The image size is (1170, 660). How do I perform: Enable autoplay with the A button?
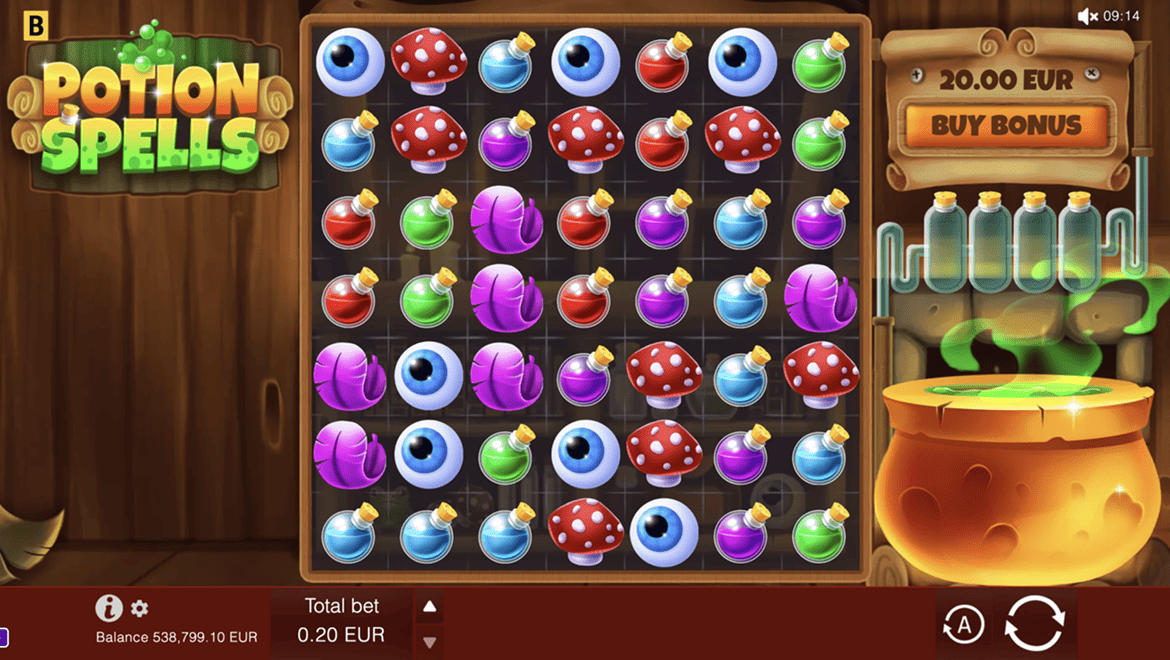pyautogui.click(x=963, y=625)
